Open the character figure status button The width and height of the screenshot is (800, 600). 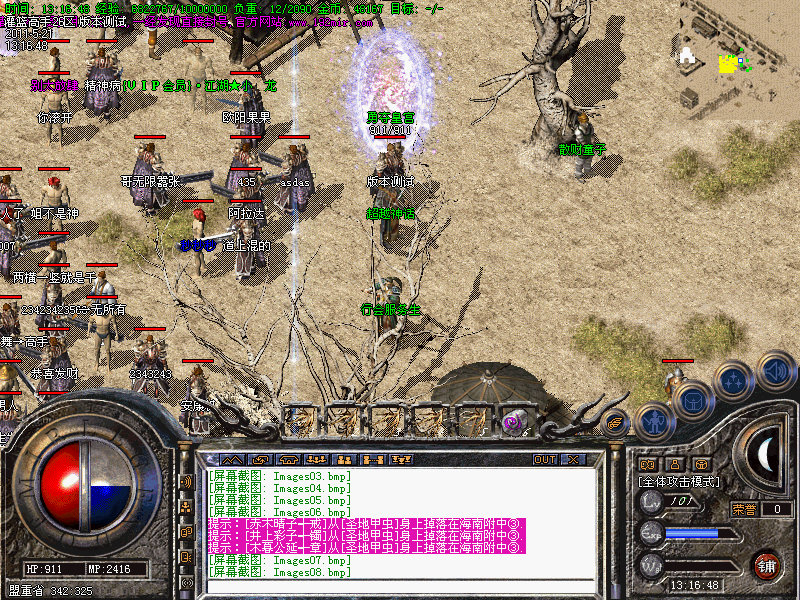(x=654, y=420)
